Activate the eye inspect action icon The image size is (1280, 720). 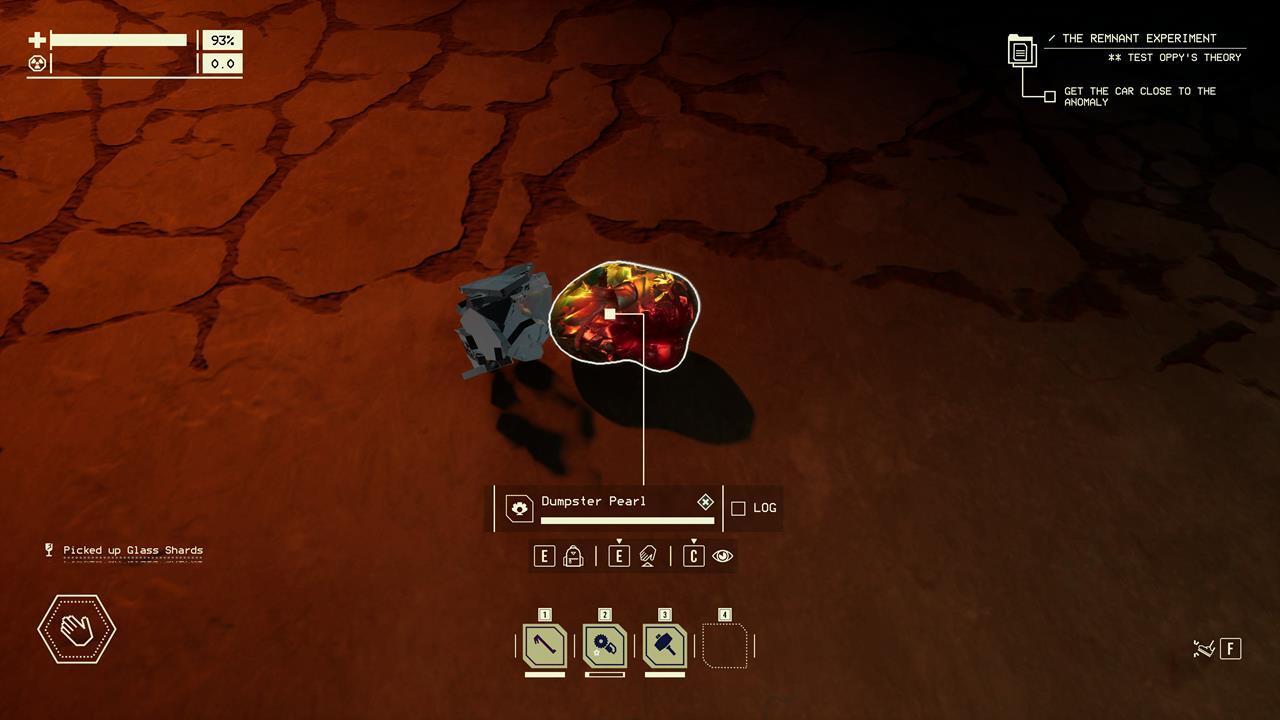[x=723, y=556]
